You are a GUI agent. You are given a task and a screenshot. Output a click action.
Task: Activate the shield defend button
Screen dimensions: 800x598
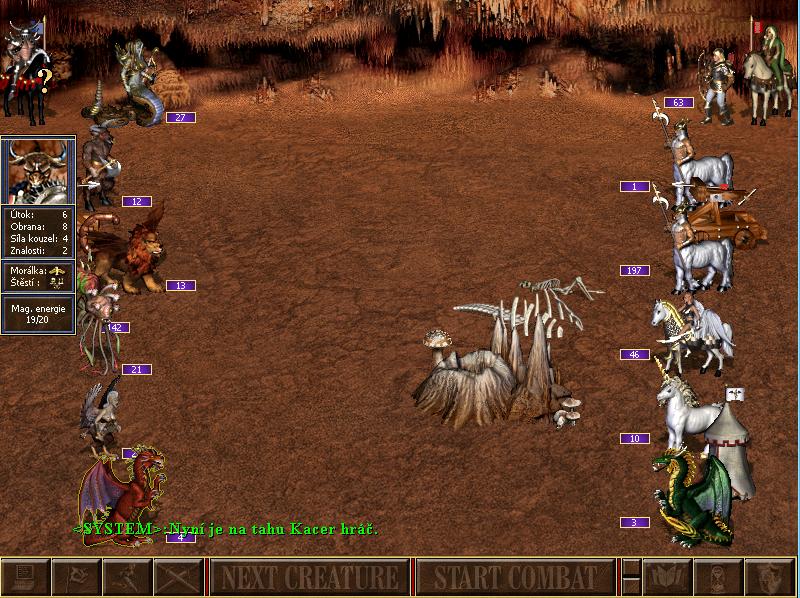point(768,577)
